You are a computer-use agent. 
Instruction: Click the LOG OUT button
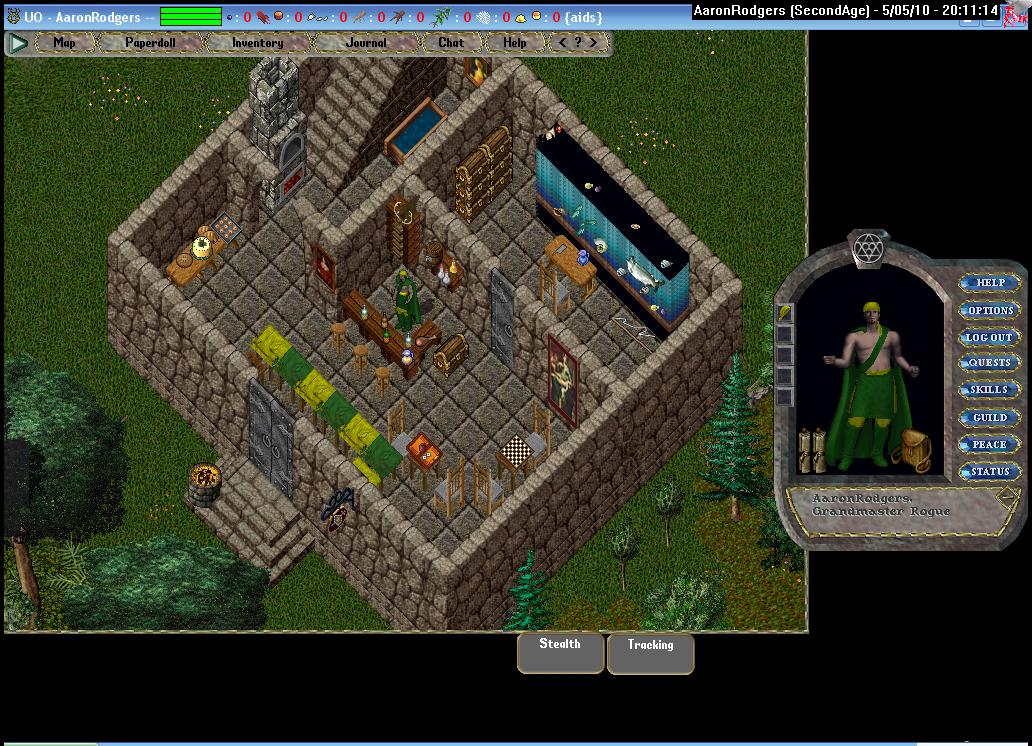point(990,337)
